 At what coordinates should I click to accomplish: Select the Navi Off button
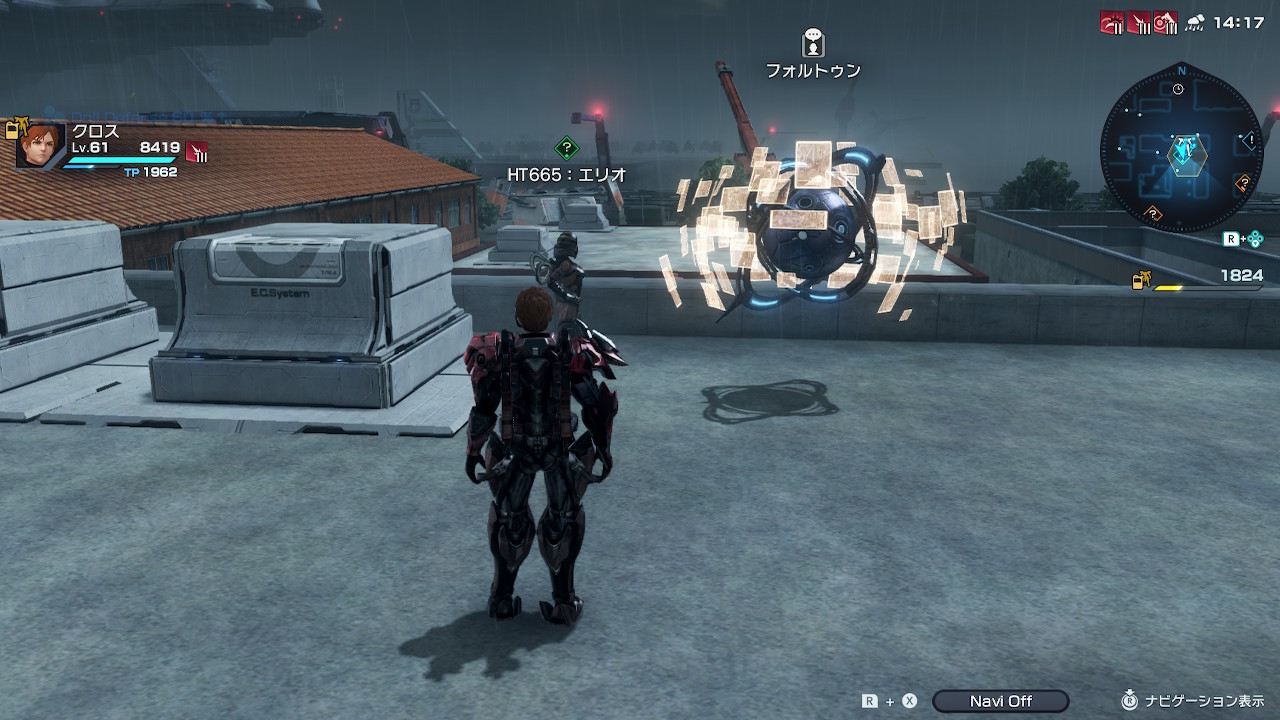pyautogui.click(x=1000, y=701)
